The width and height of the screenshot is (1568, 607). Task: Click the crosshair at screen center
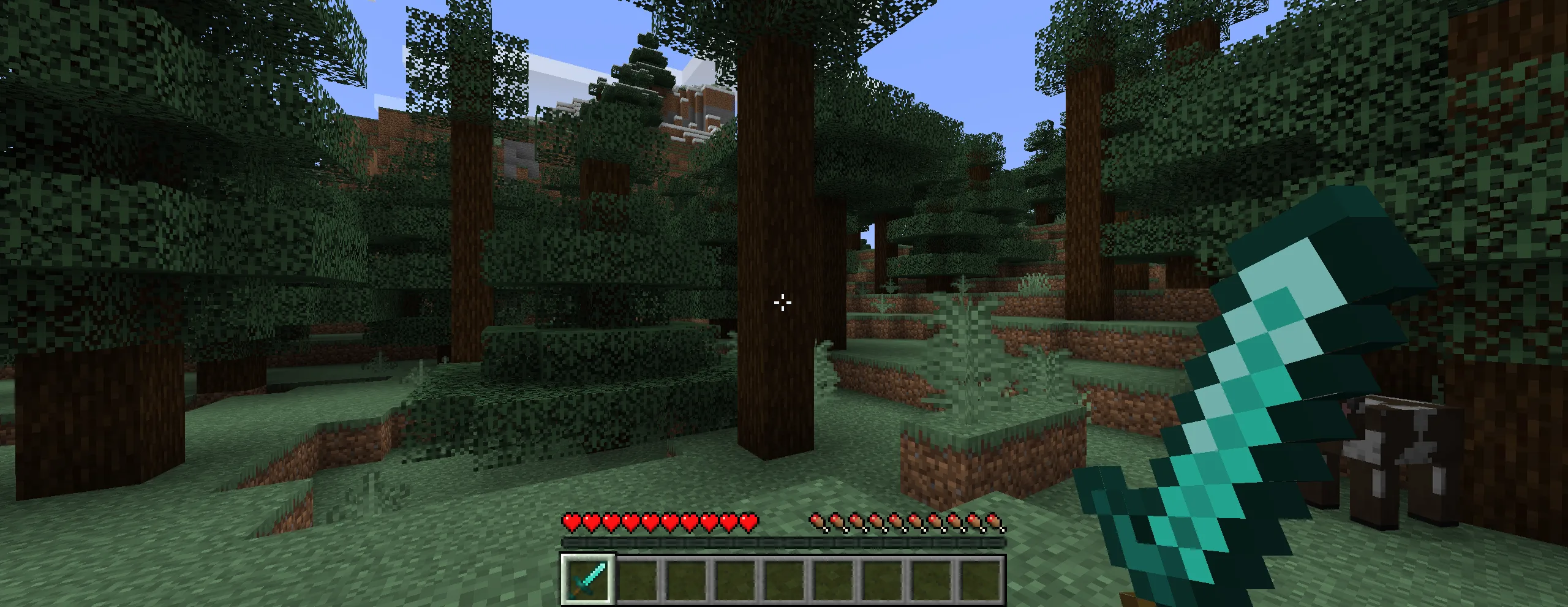pyautogui.click(x=783, y=302)
